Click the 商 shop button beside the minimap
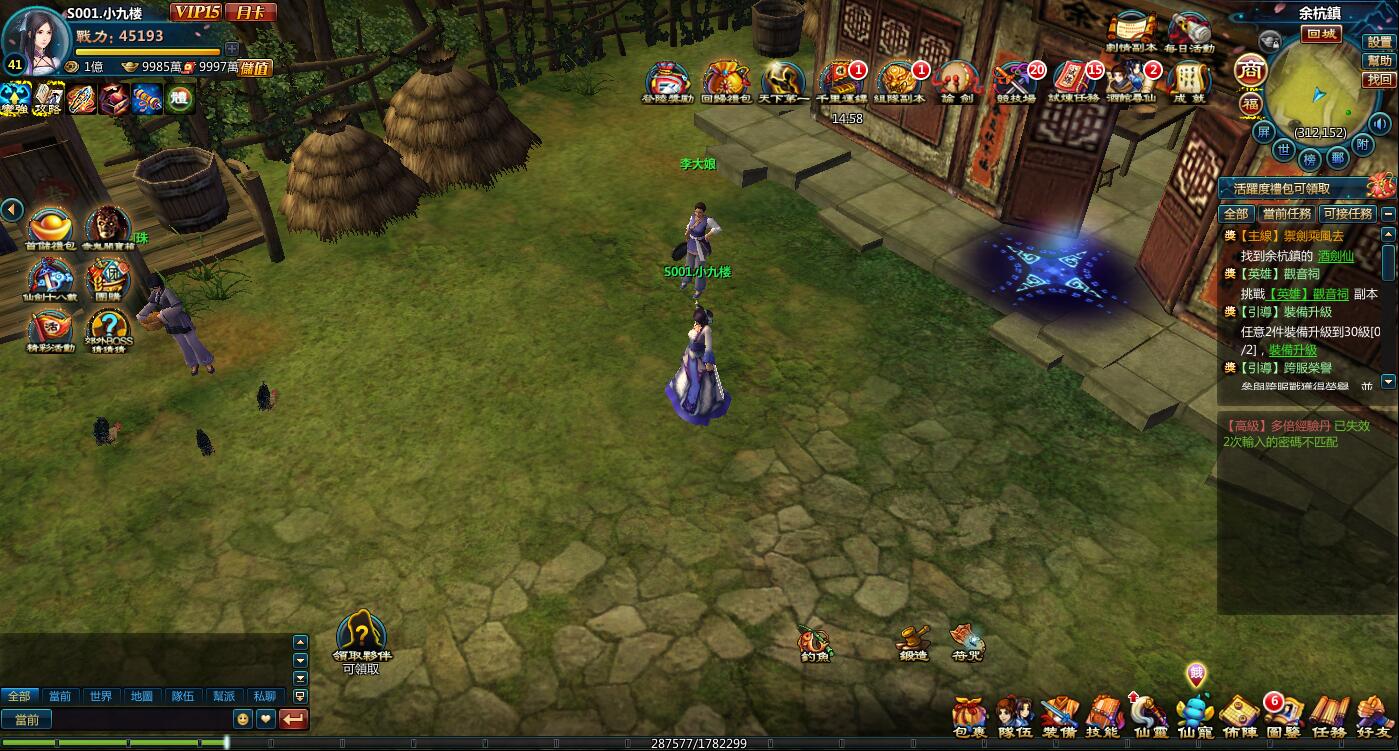Screen dimensions: 1399x751 tap(1249, 70)
